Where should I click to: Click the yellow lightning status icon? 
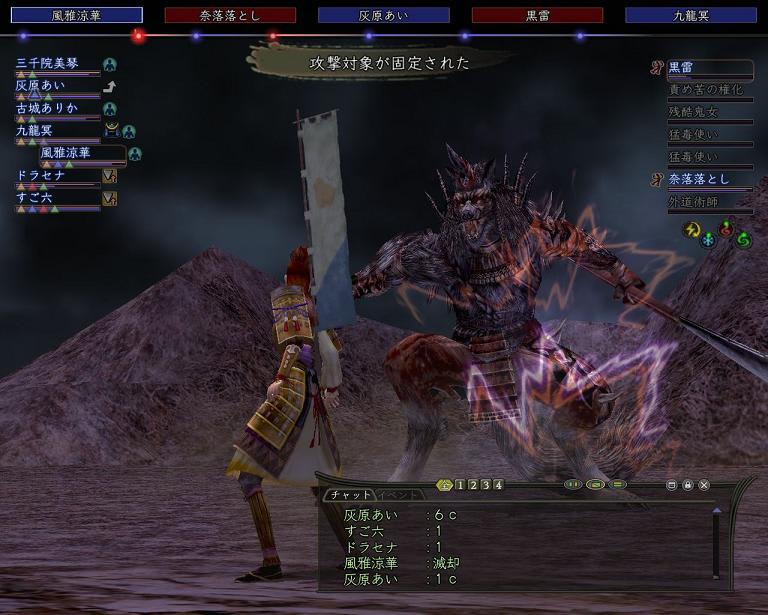[690, 229]
